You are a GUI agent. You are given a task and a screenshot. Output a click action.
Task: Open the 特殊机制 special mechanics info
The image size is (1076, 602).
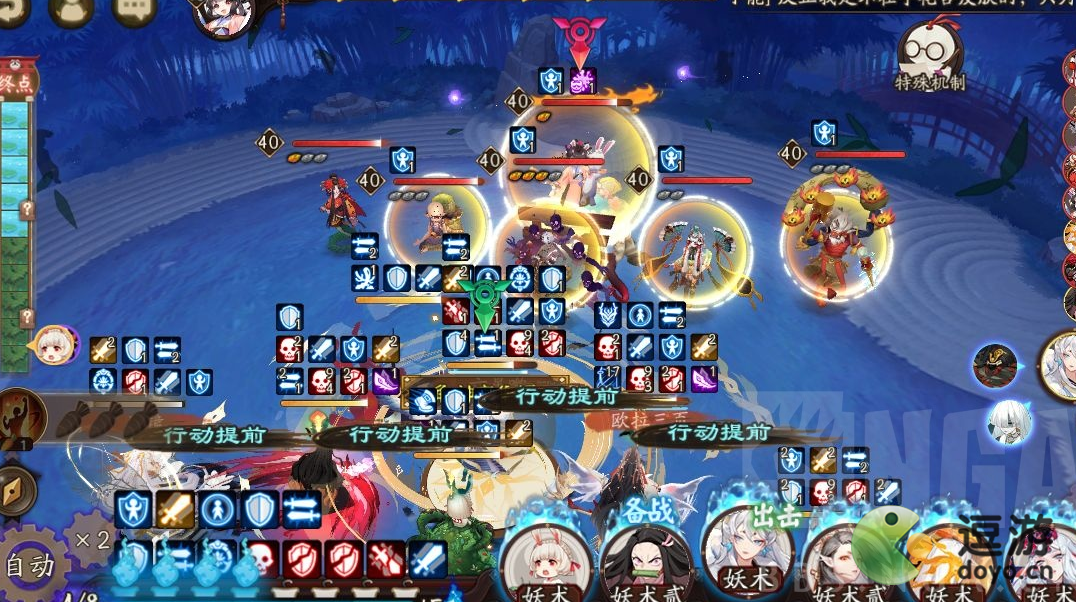tap(929, 54)
